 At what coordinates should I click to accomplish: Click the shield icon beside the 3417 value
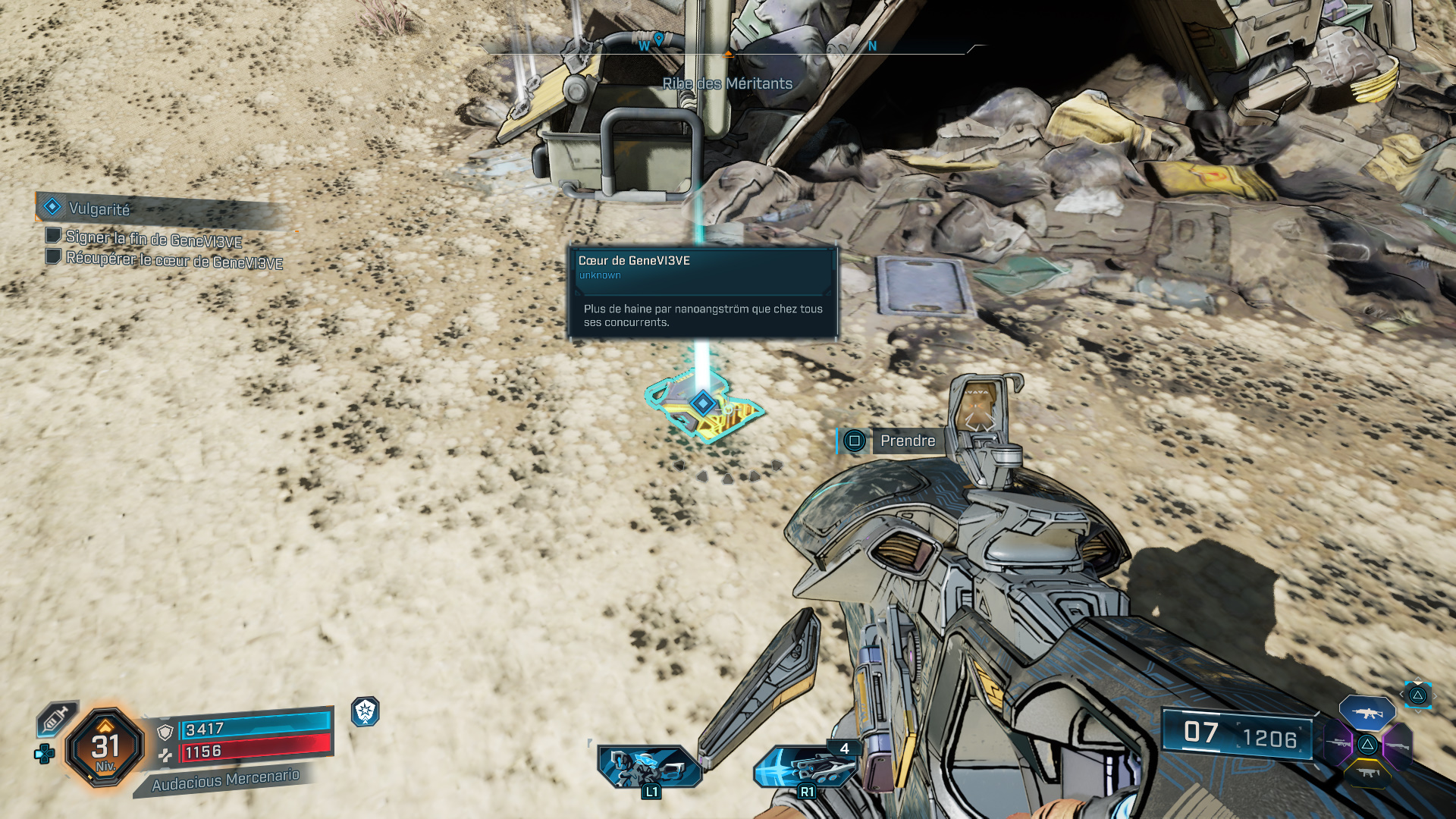point(165,733)
